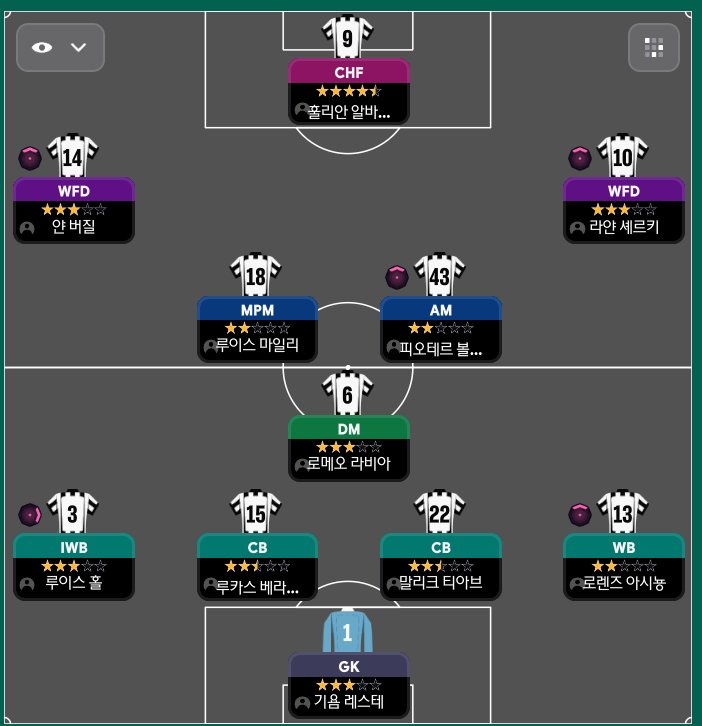Image resolution: width=702 pixels, height=726 pixels.
Task: Click the pink gem icon beside number 43
Action: (397, 276)
